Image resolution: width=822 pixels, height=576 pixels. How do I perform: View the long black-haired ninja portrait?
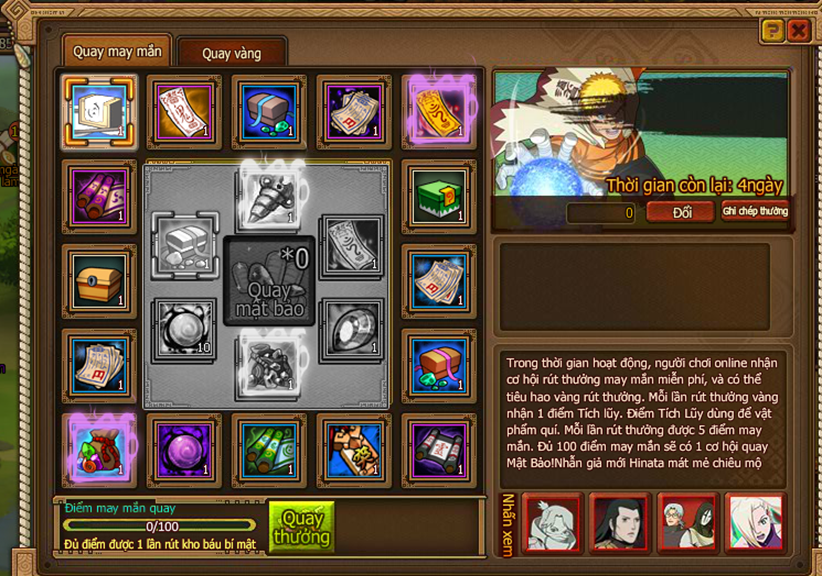(x=618, y=522)
